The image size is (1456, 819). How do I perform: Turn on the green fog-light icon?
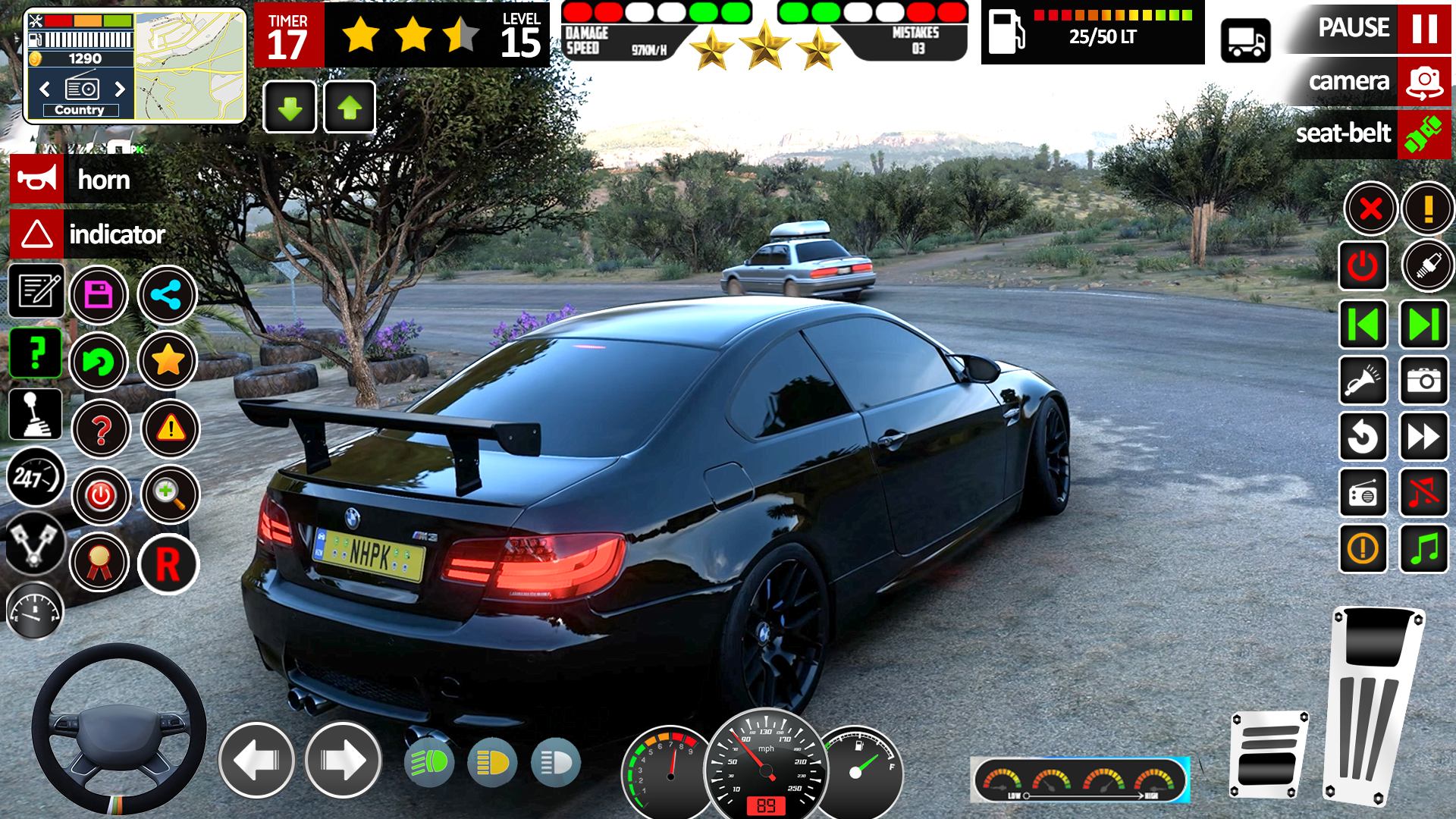[x=429, y=762]
